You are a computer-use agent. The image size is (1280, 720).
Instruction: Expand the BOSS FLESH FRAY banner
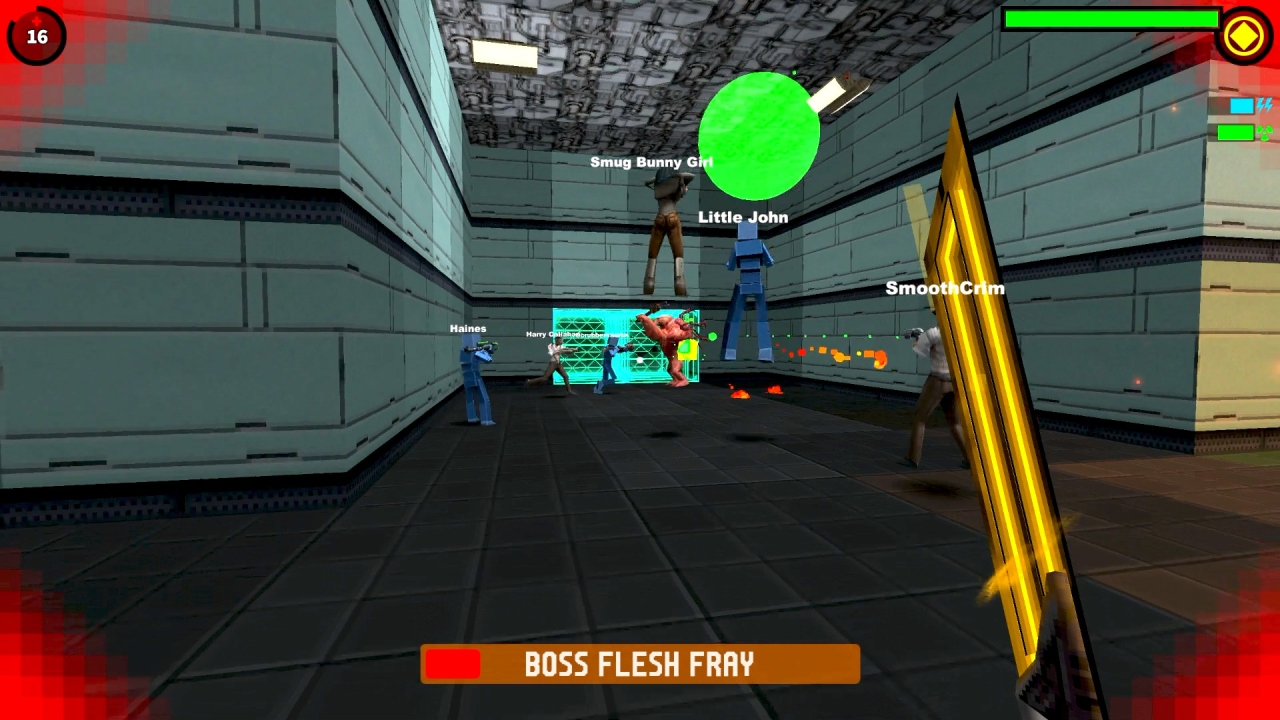640,663
